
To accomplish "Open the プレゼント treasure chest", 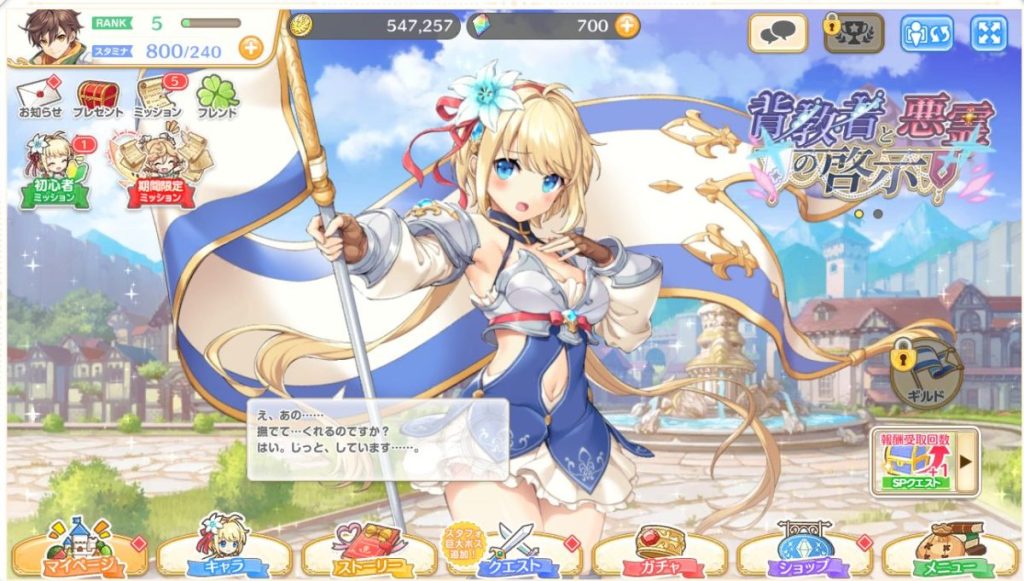I will pyautogui.click(x=97, y=97).
